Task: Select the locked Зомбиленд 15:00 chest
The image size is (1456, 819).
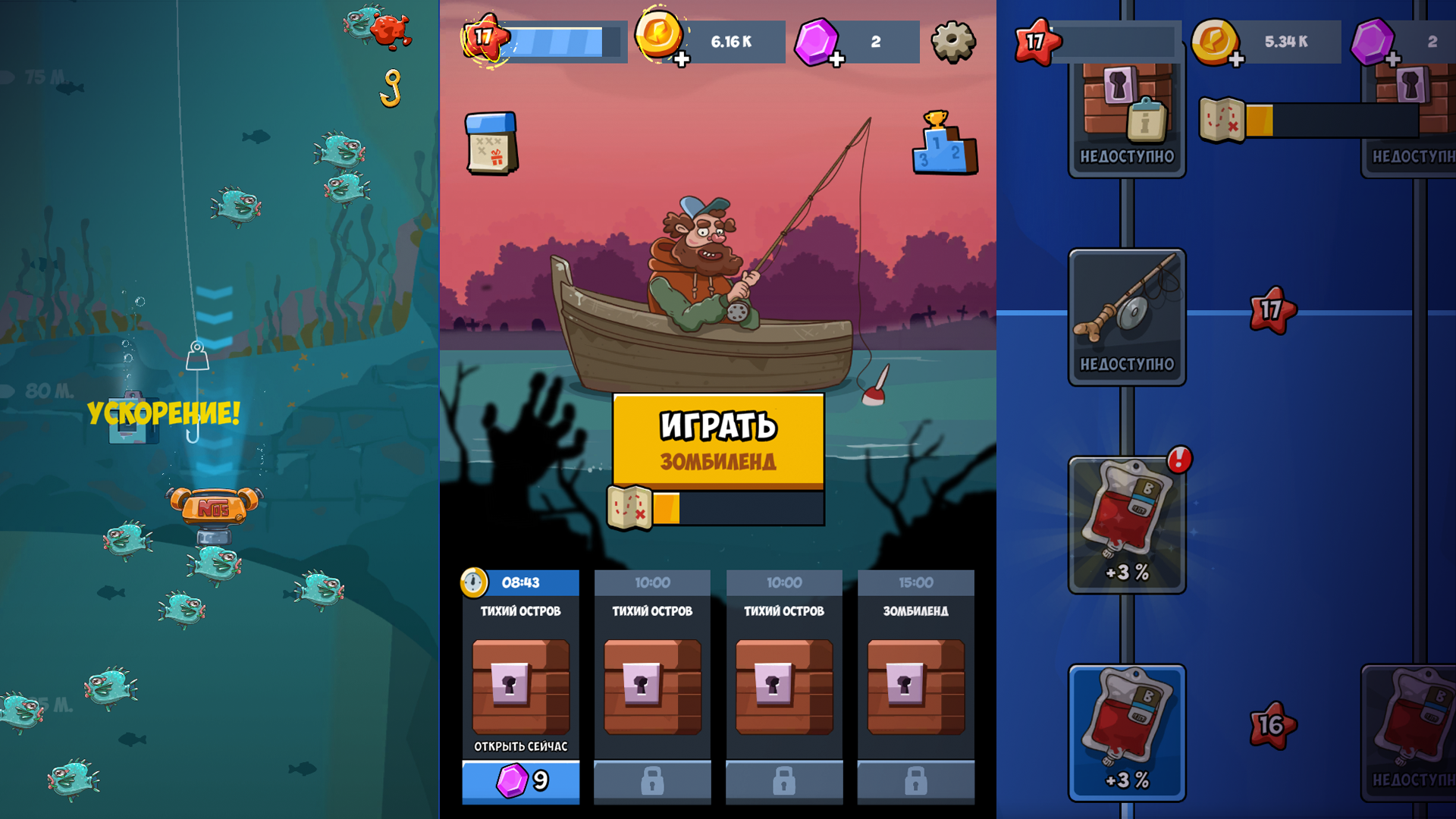Action: [x=916, y=686]
